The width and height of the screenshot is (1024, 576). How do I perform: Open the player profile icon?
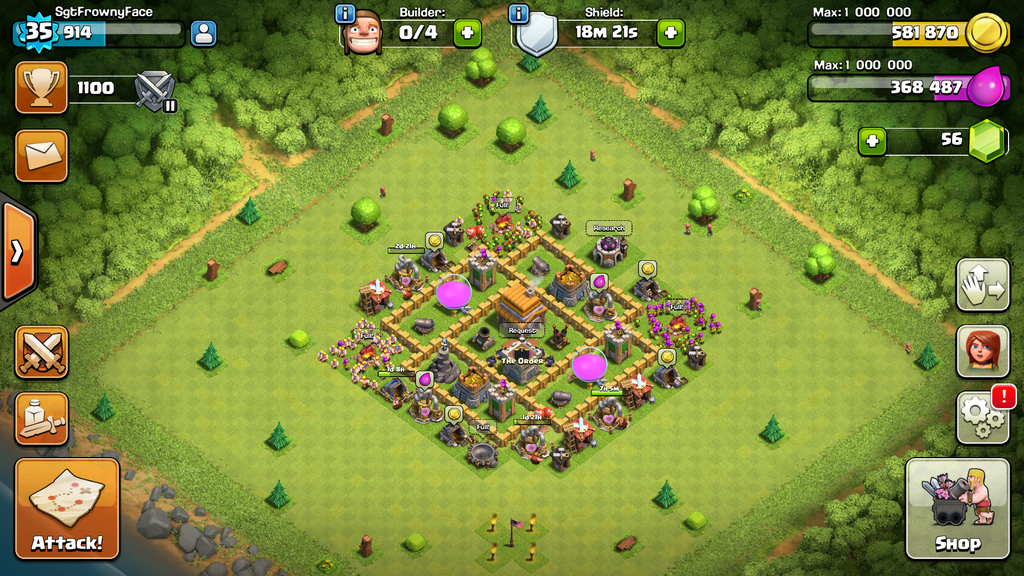click(x=203, y=33)
